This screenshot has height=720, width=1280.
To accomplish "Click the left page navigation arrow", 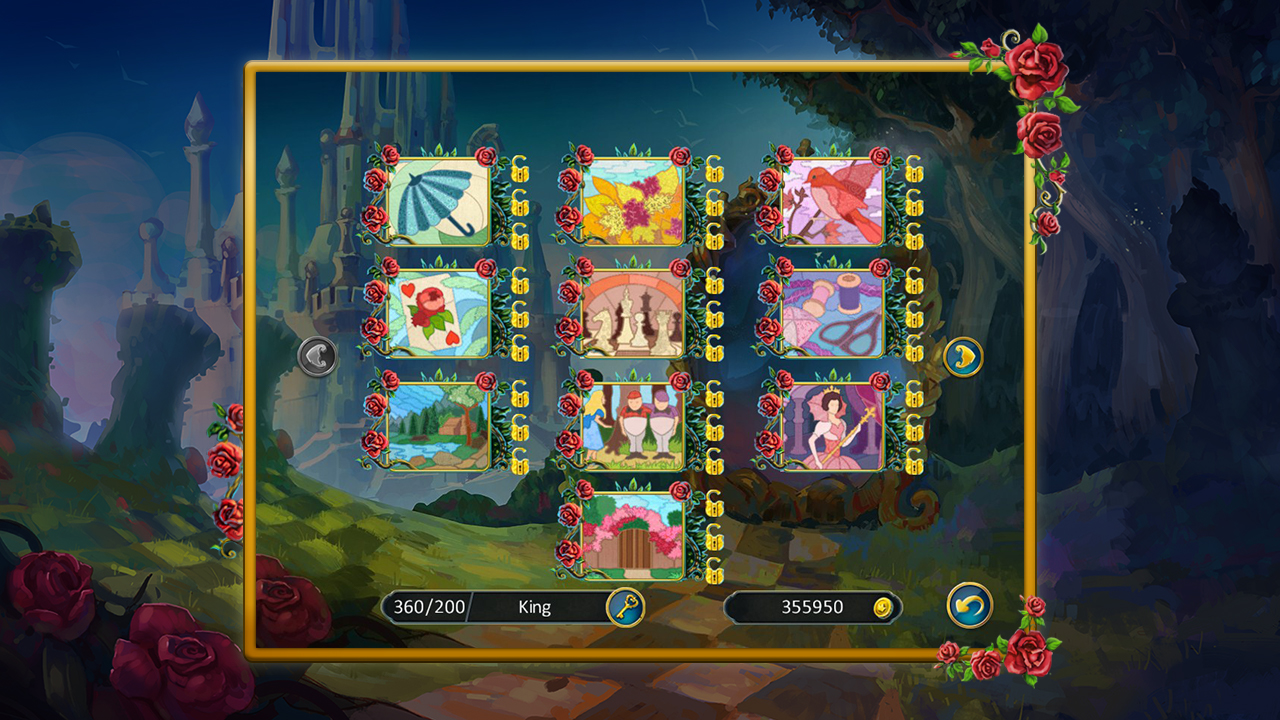I will coord(318,356).
